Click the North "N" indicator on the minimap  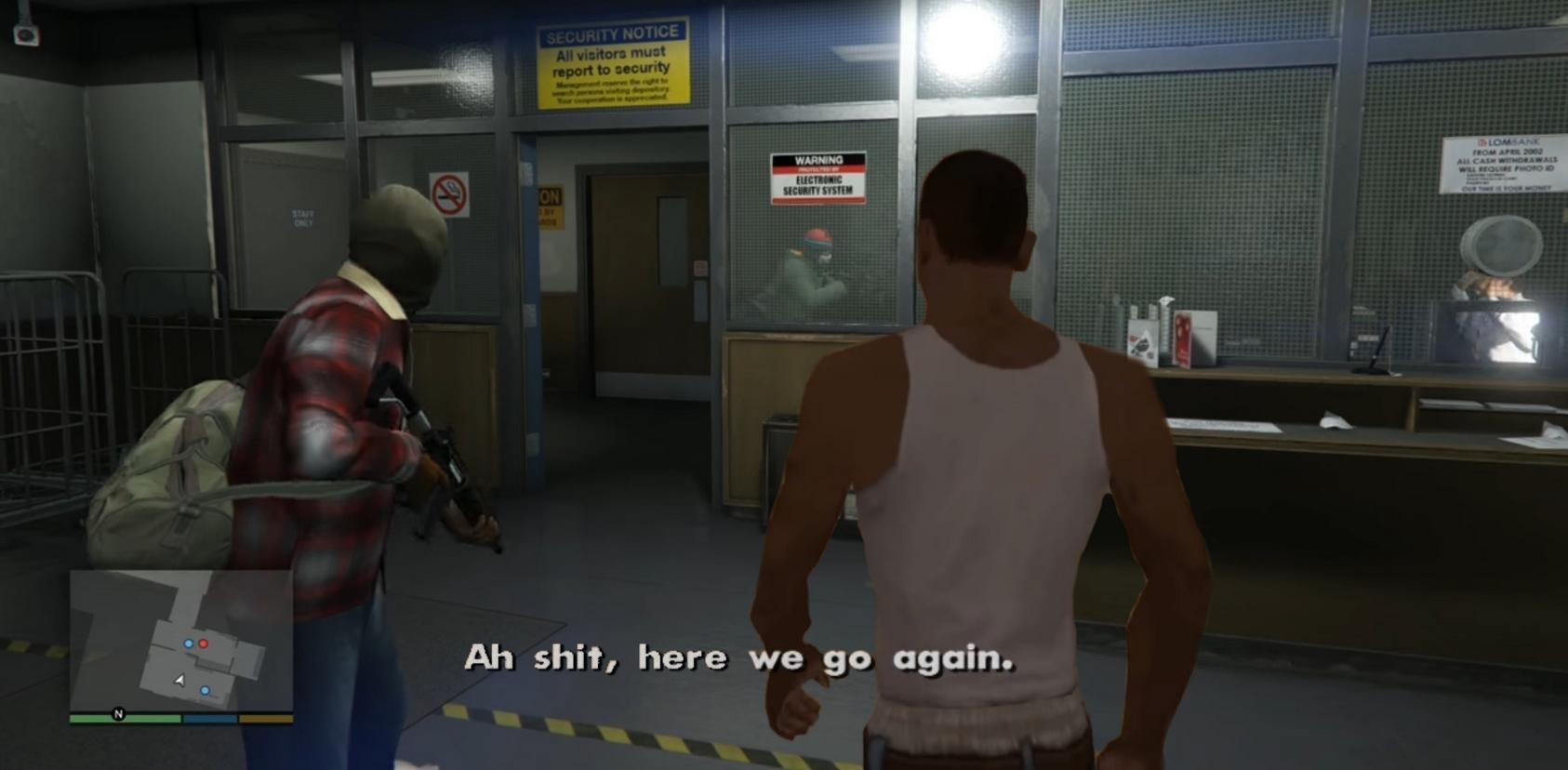point(118,715)
